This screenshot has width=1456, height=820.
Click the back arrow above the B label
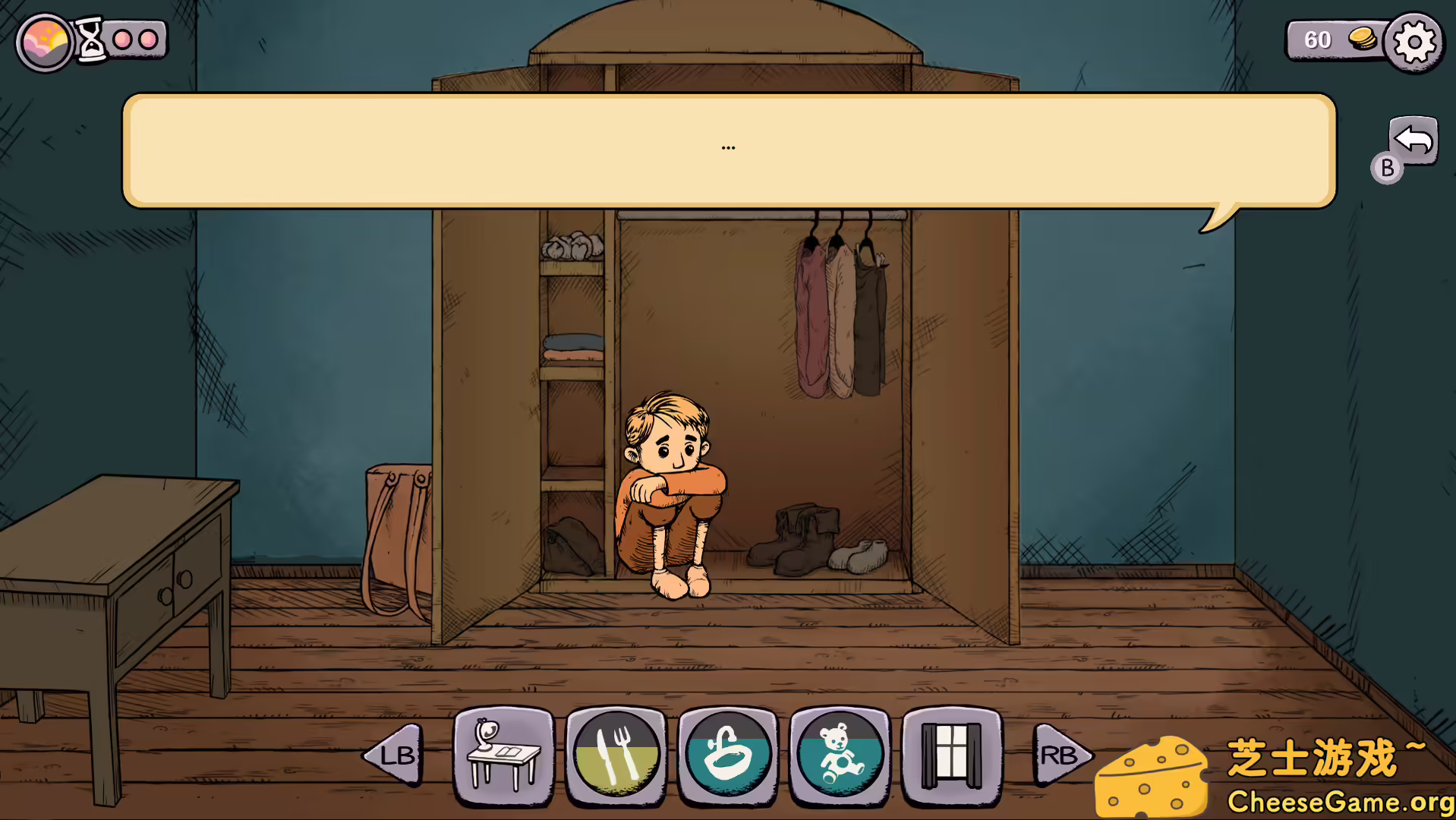1413,140
